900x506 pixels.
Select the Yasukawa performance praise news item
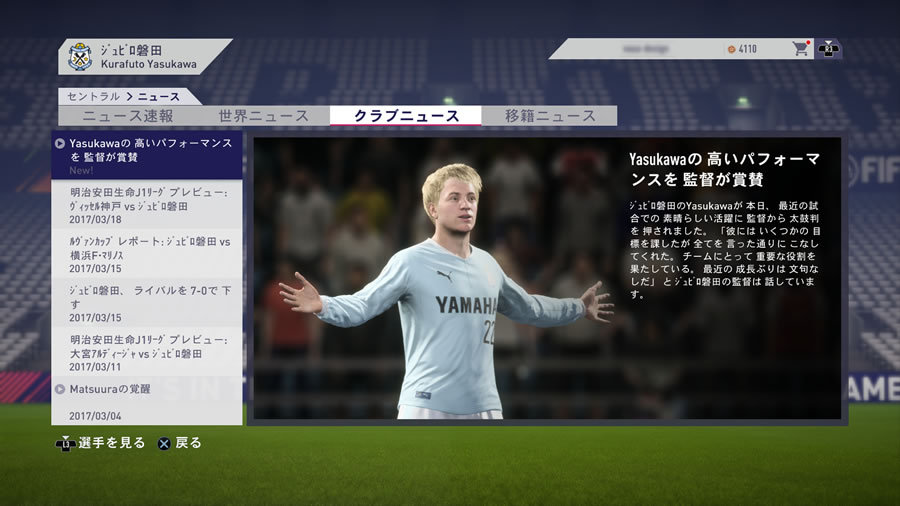[x=147, y=155]
